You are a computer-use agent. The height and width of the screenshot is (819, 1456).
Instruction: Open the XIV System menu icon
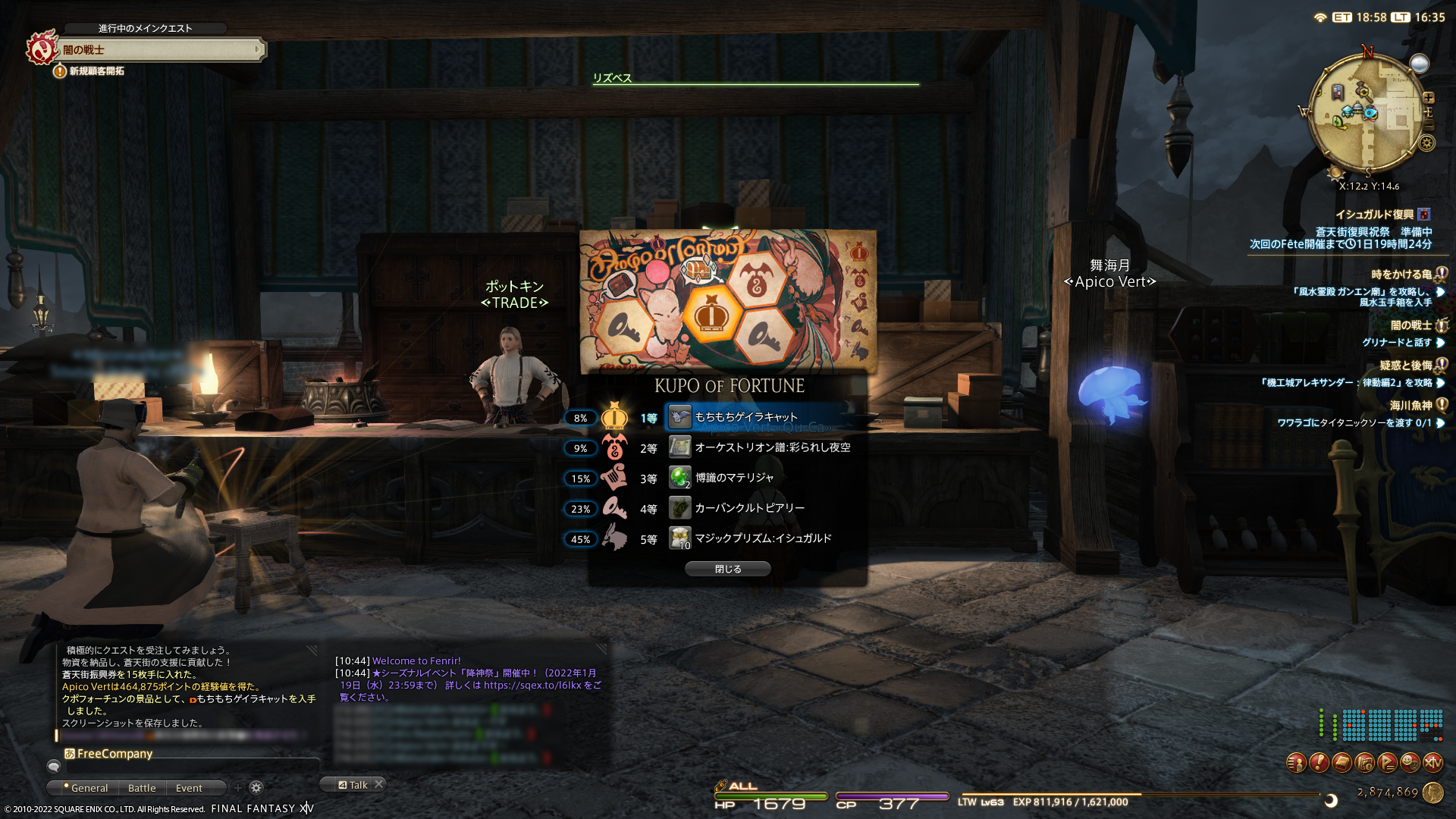(1432, 763)
